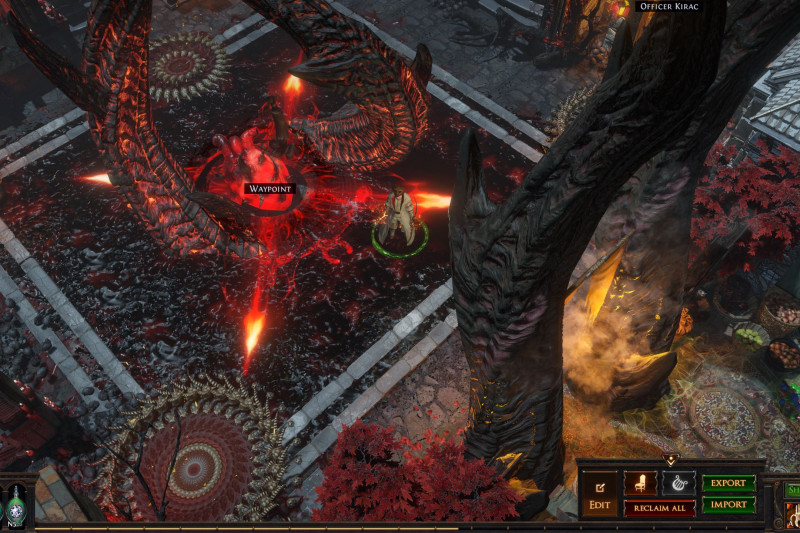This screenshot has width=800, height=533.
Task: Collapse the hideout panel with the arrow
Action: coord(669,460)
